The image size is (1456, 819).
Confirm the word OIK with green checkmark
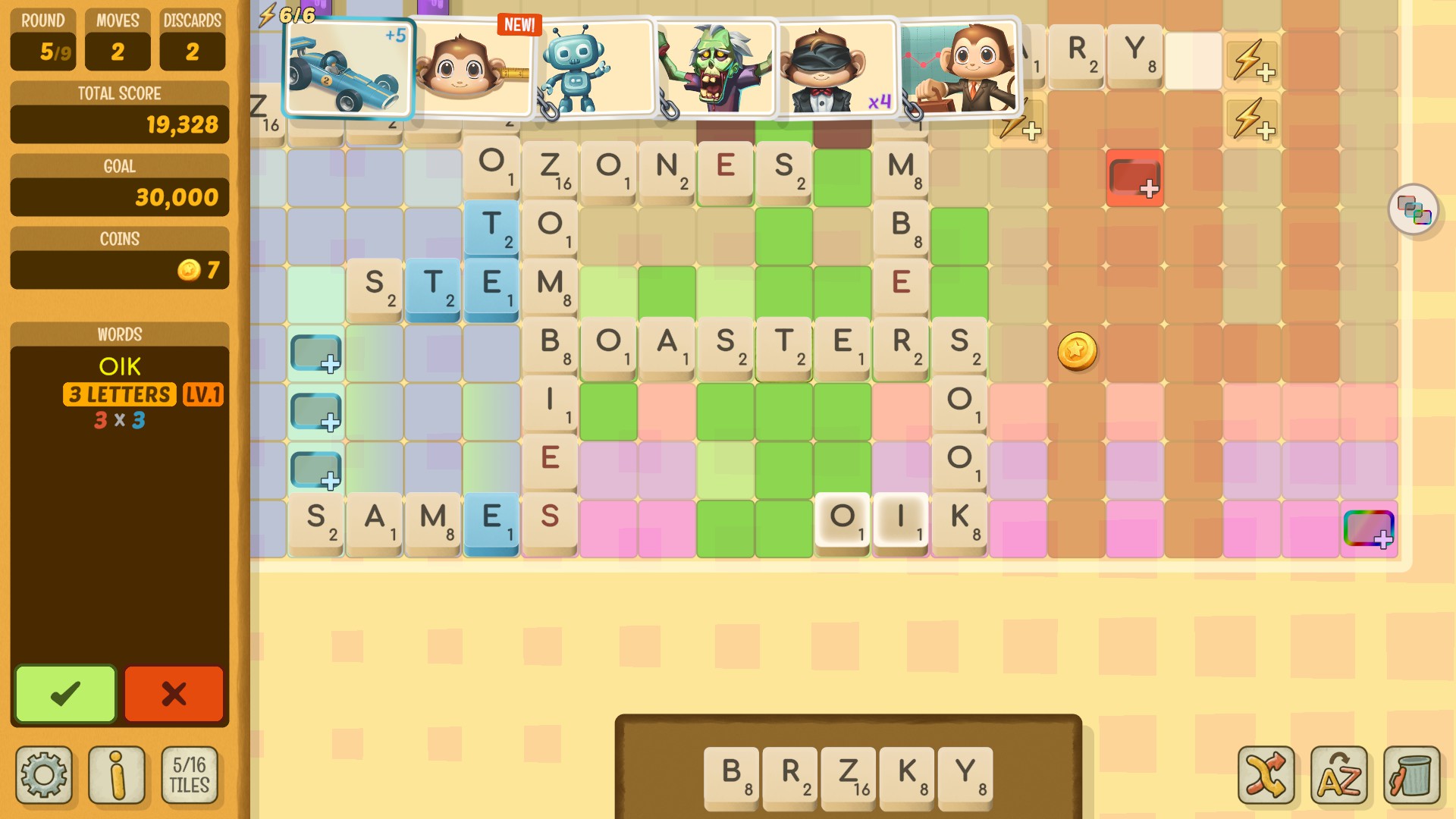pos(64,692)
